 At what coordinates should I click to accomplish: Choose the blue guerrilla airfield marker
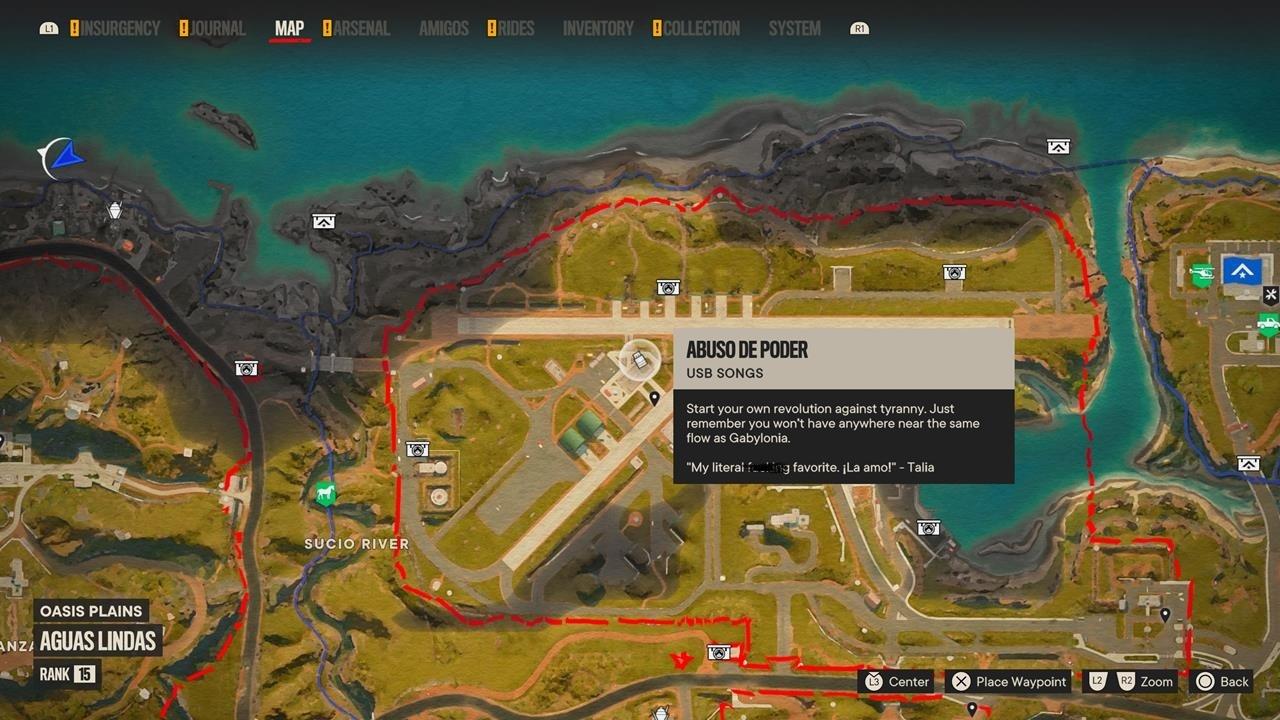1243,270
